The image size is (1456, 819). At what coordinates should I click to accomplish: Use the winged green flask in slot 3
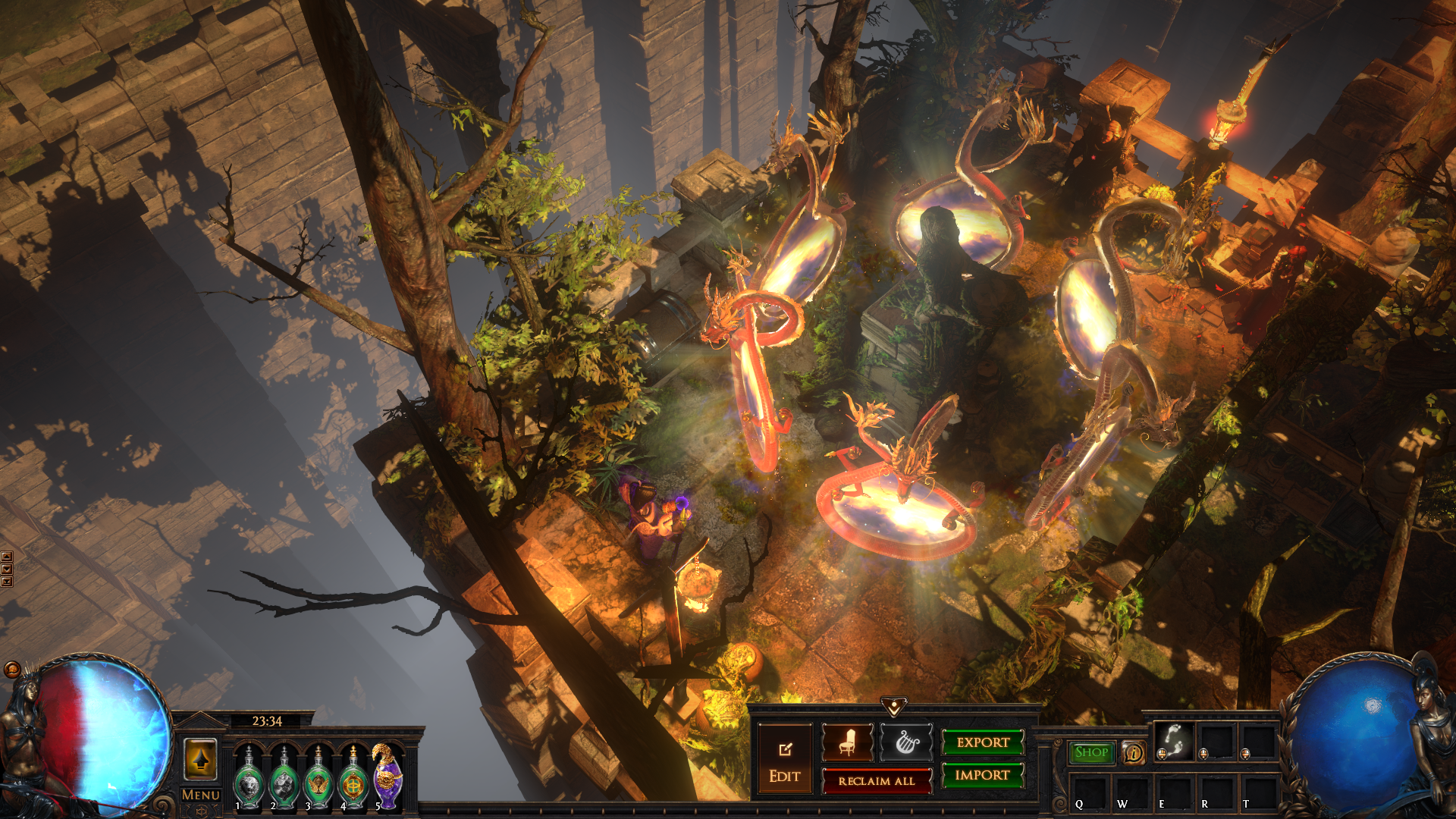click(318, 778)
